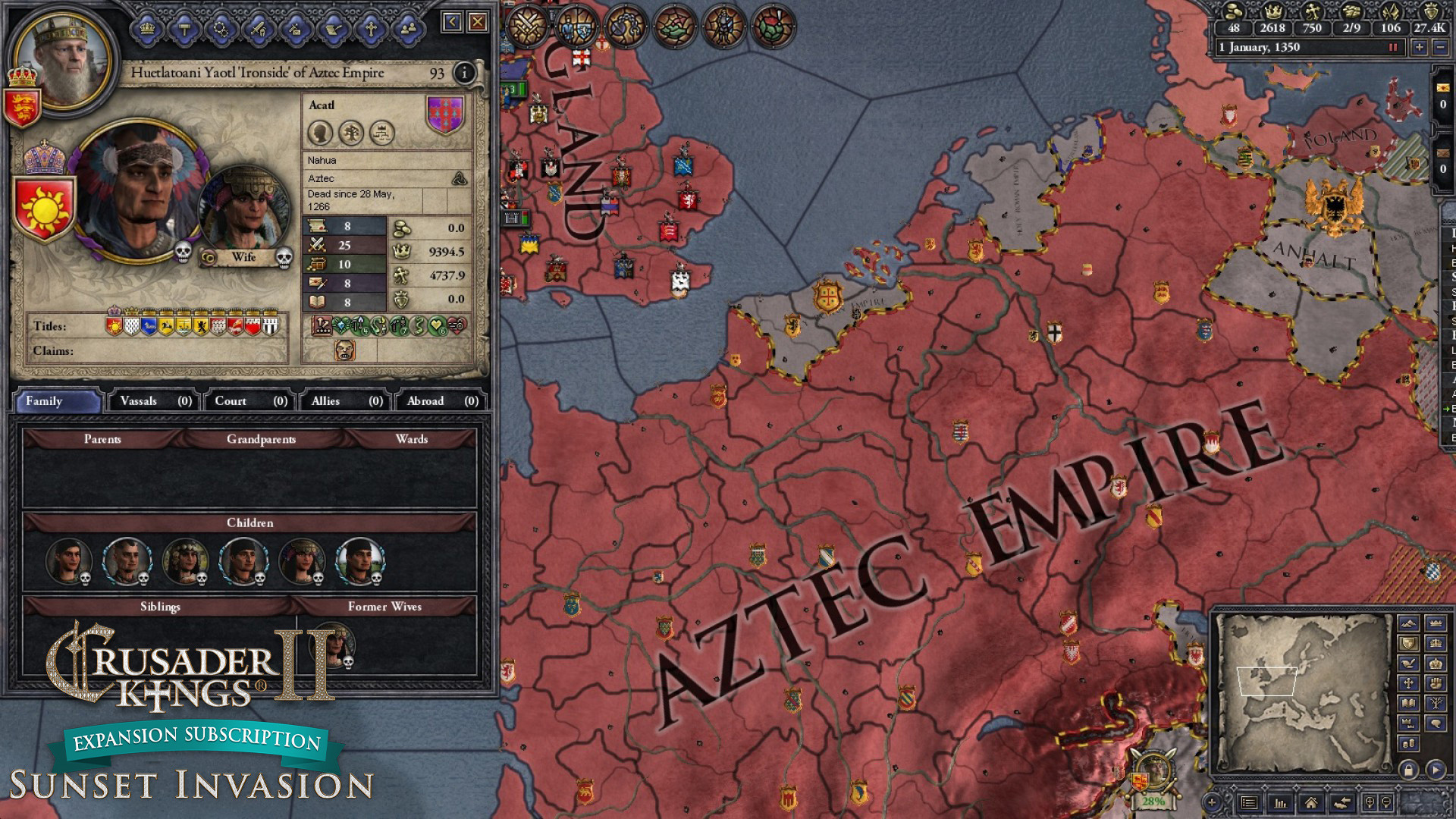Expand the outliner with plus icon
1456x819 pixels.
(x=1212, y=802)
